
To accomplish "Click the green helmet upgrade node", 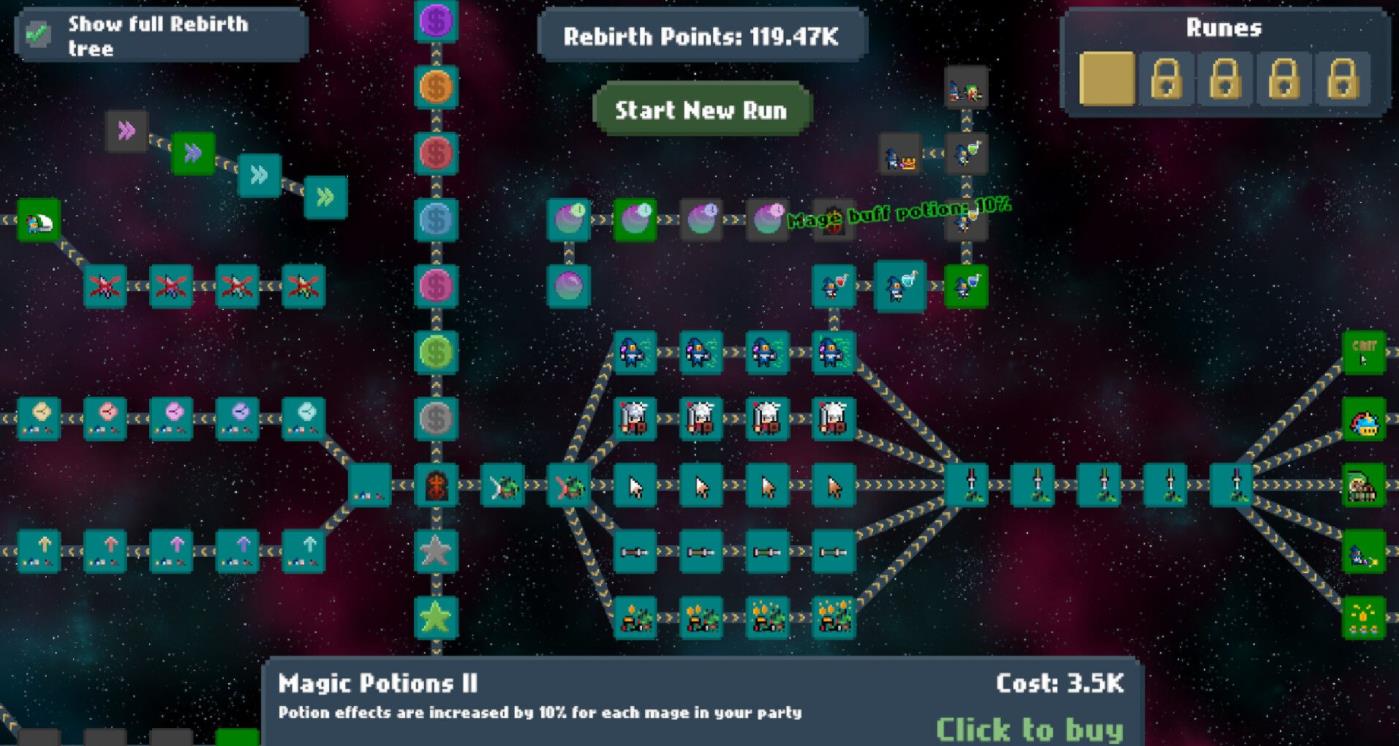I will [x=39, y=220].
